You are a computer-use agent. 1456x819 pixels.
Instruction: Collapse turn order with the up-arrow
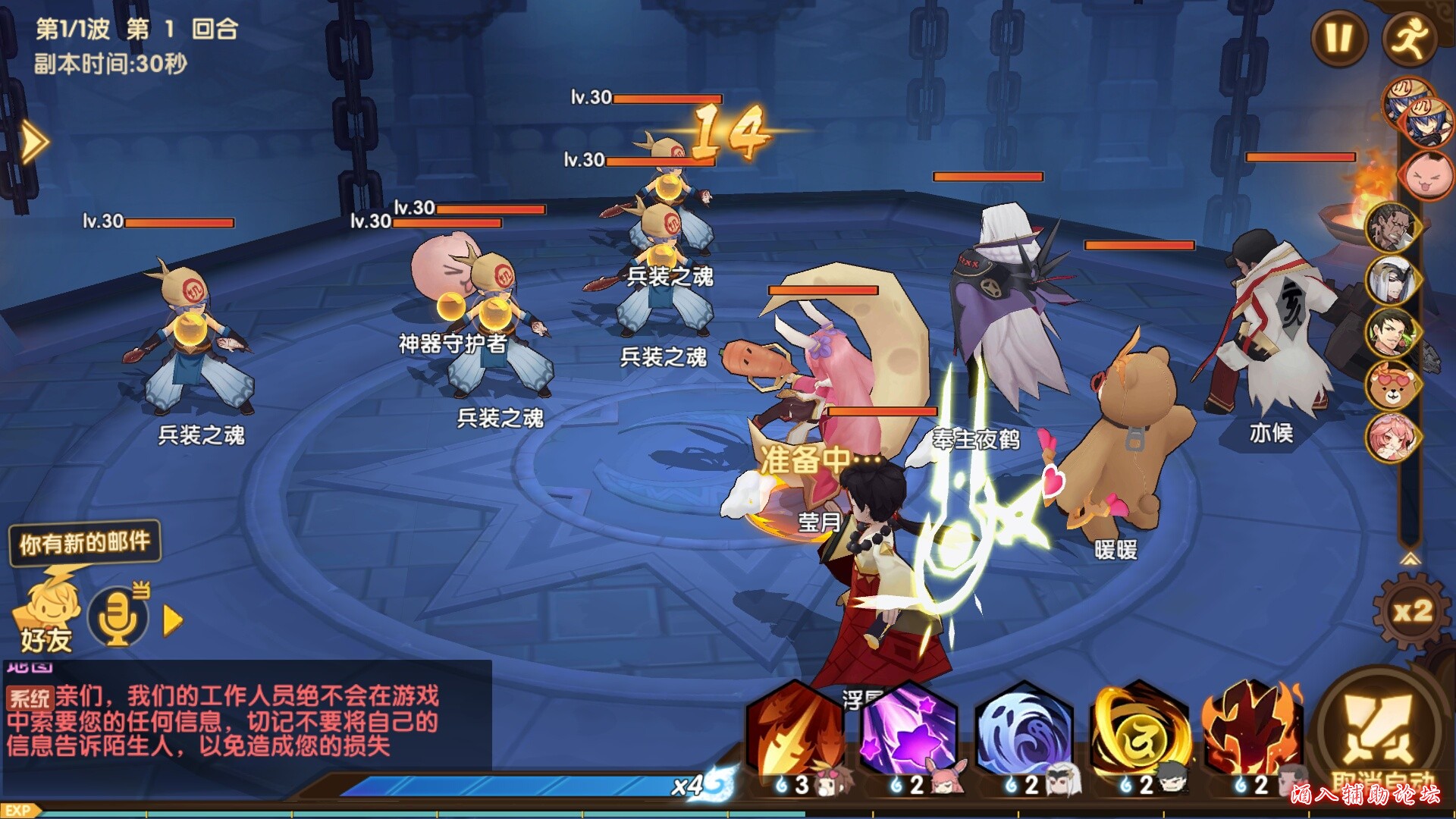click(1410, 560)
